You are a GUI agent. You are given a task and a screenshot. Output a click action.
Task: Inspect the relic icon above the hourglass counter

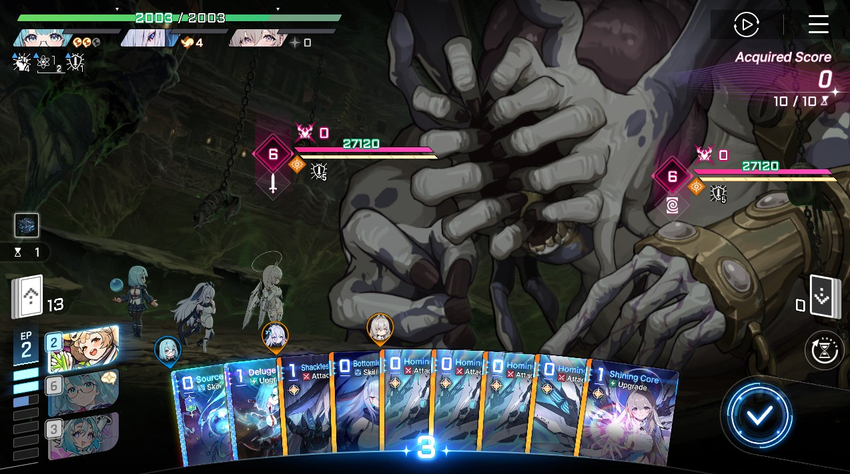pos(26,225)
